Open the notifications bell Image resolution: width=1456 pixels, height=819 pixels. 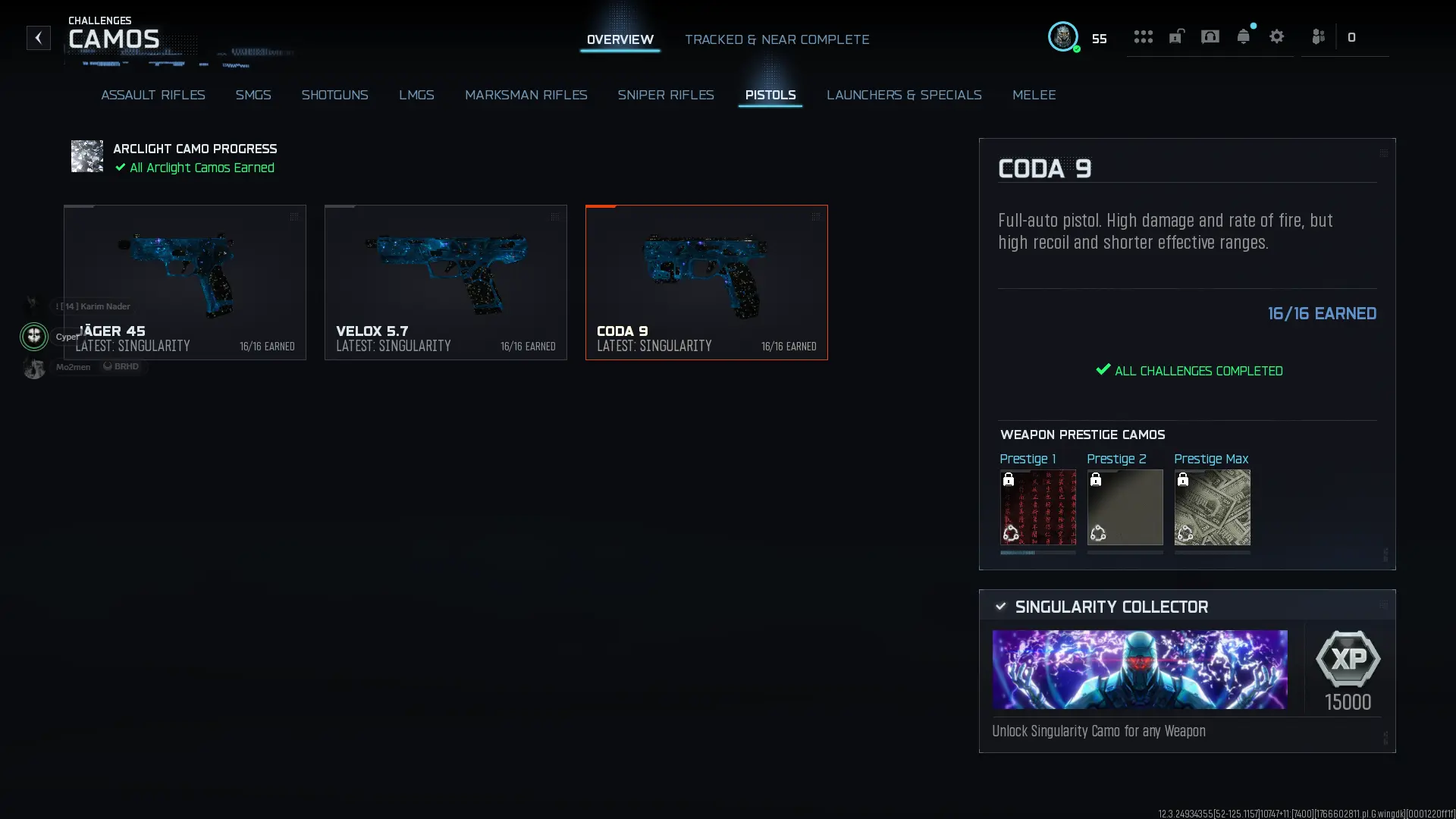(x=1244, y=36)
